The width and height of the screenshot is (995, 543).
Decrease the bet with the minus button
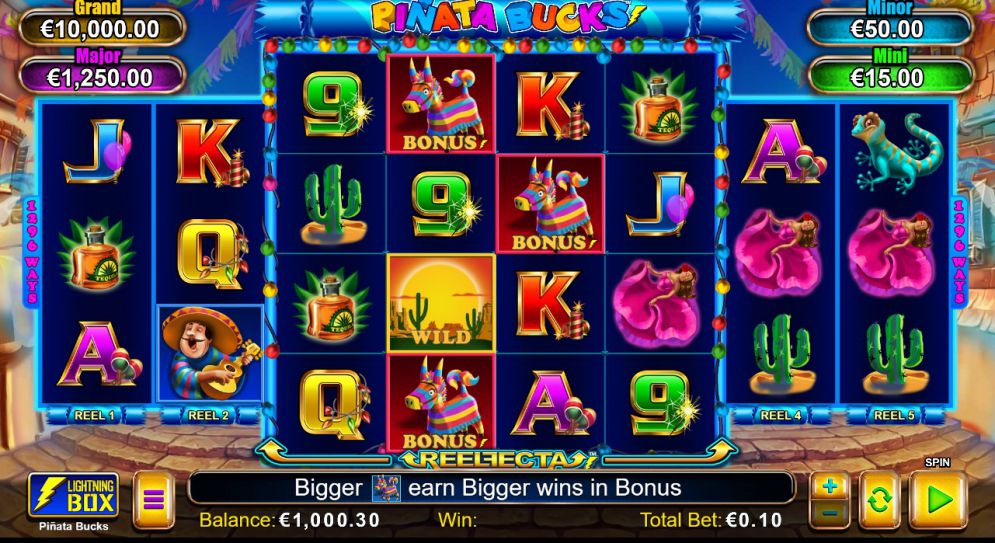[830, 512]
